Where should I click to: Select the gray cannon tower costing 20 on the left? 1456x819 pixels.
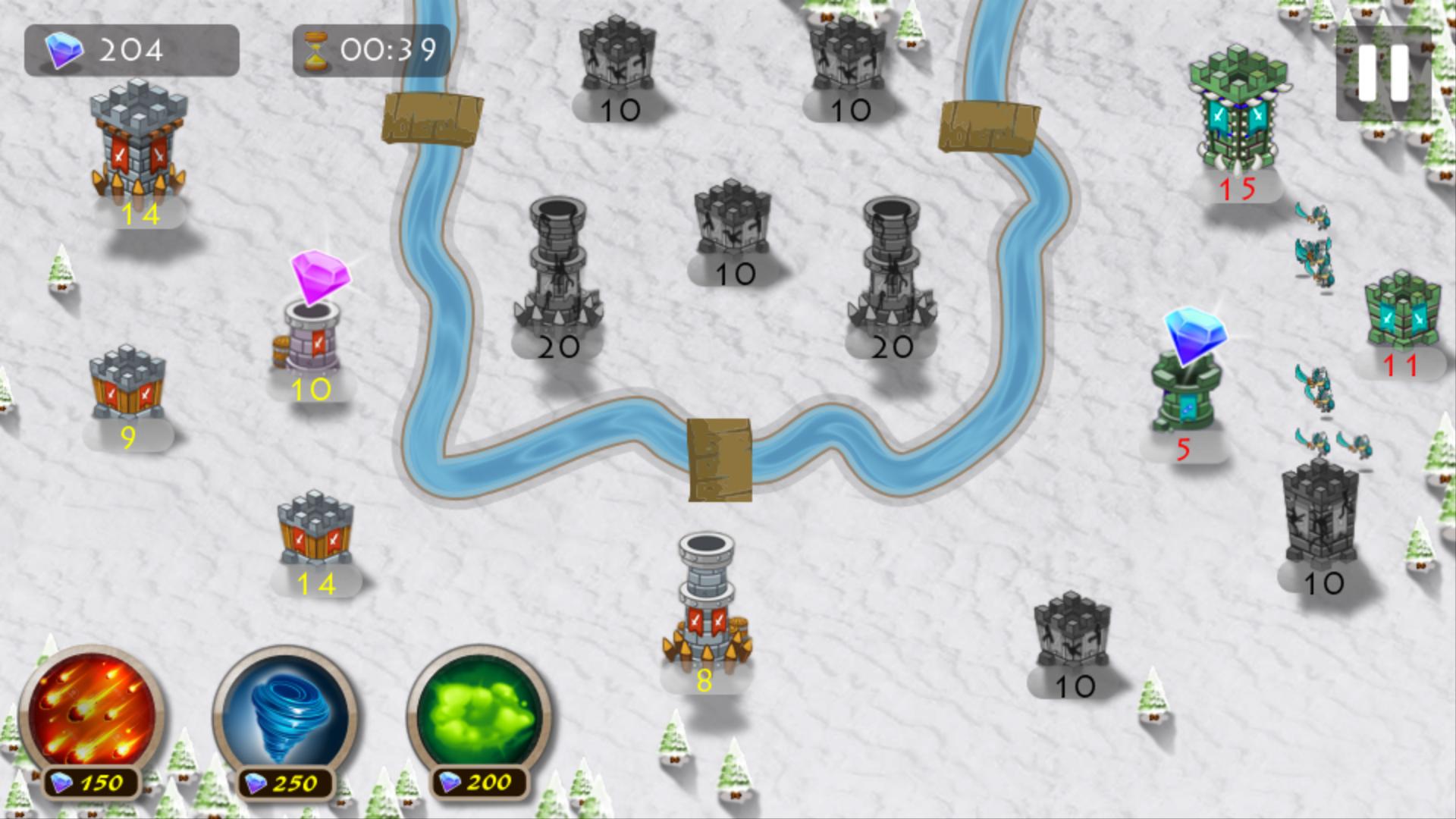point(557,265)
